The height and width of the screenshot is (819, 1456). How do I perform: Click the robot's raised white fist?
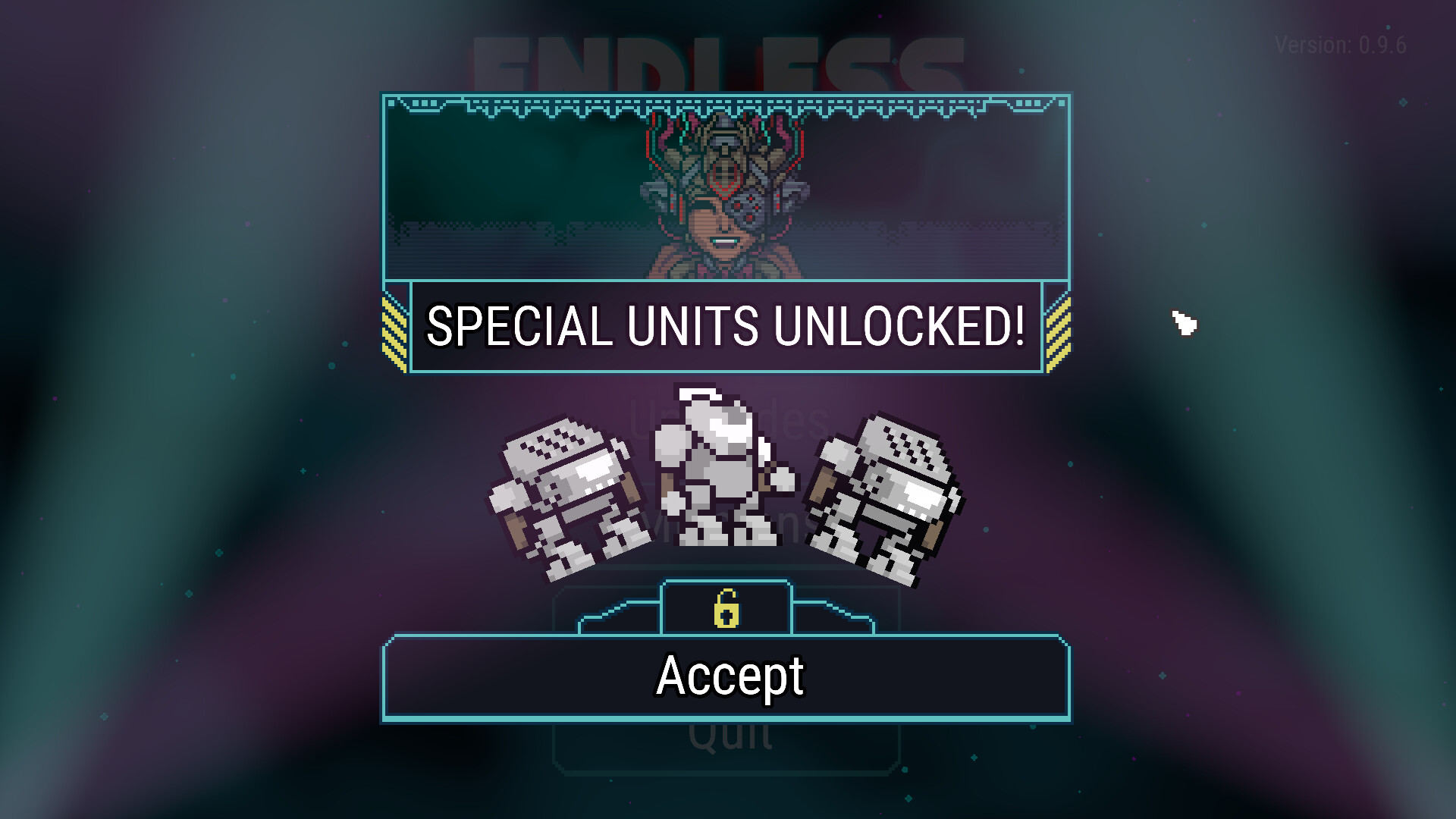coord(785,478)
